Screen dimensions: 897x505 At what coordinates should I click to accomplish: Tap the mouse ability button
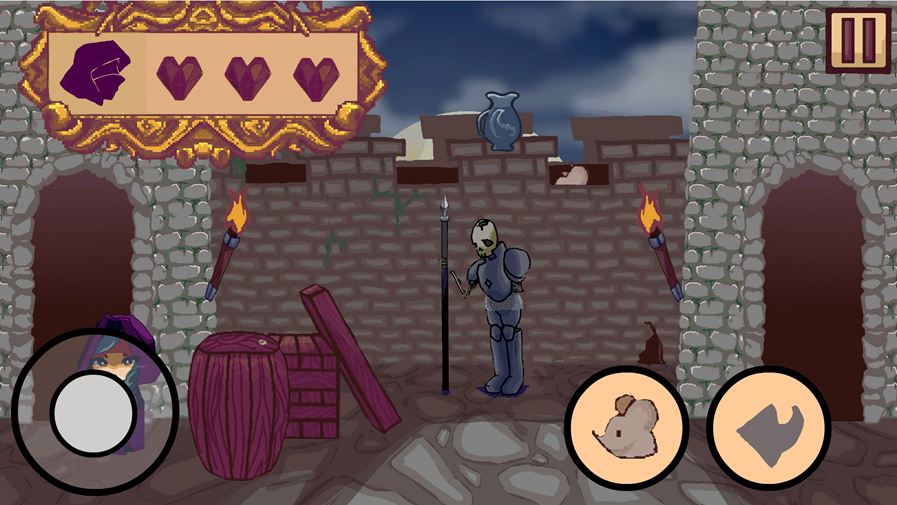point(626,427)
